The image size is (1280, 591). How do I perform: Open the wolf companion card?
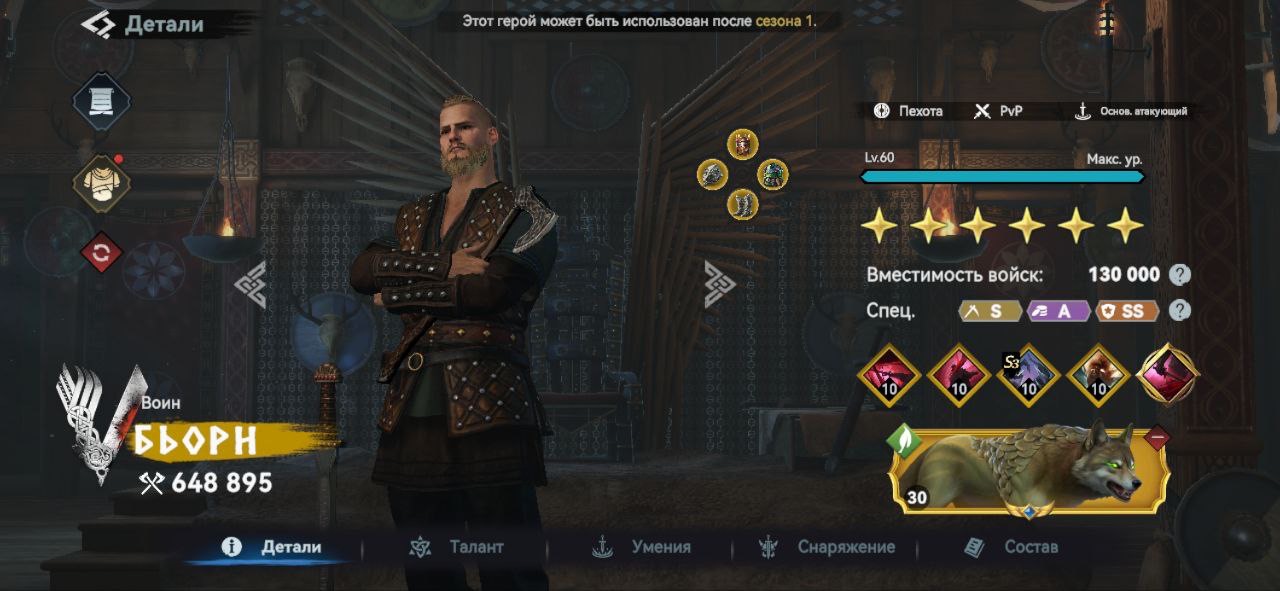tap(1030, 472)
